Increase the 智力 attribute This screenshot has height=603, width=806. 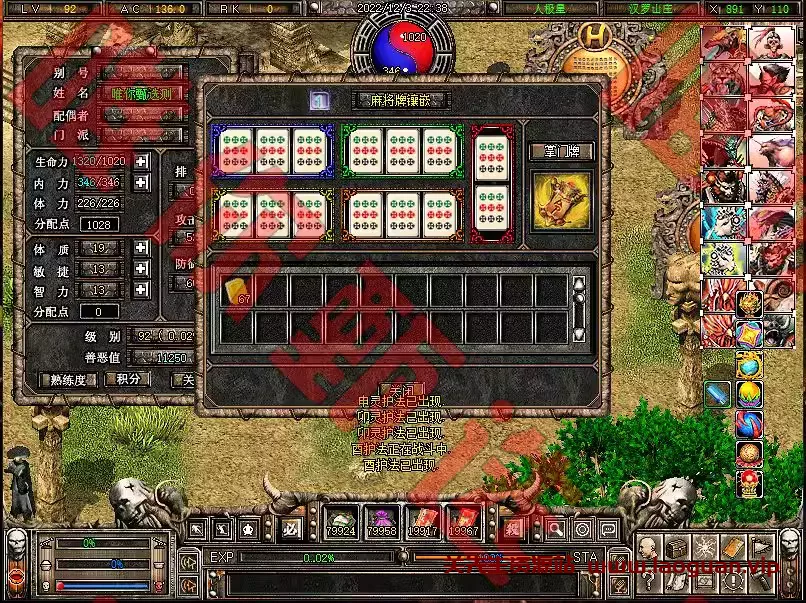[x=142, y=290]
